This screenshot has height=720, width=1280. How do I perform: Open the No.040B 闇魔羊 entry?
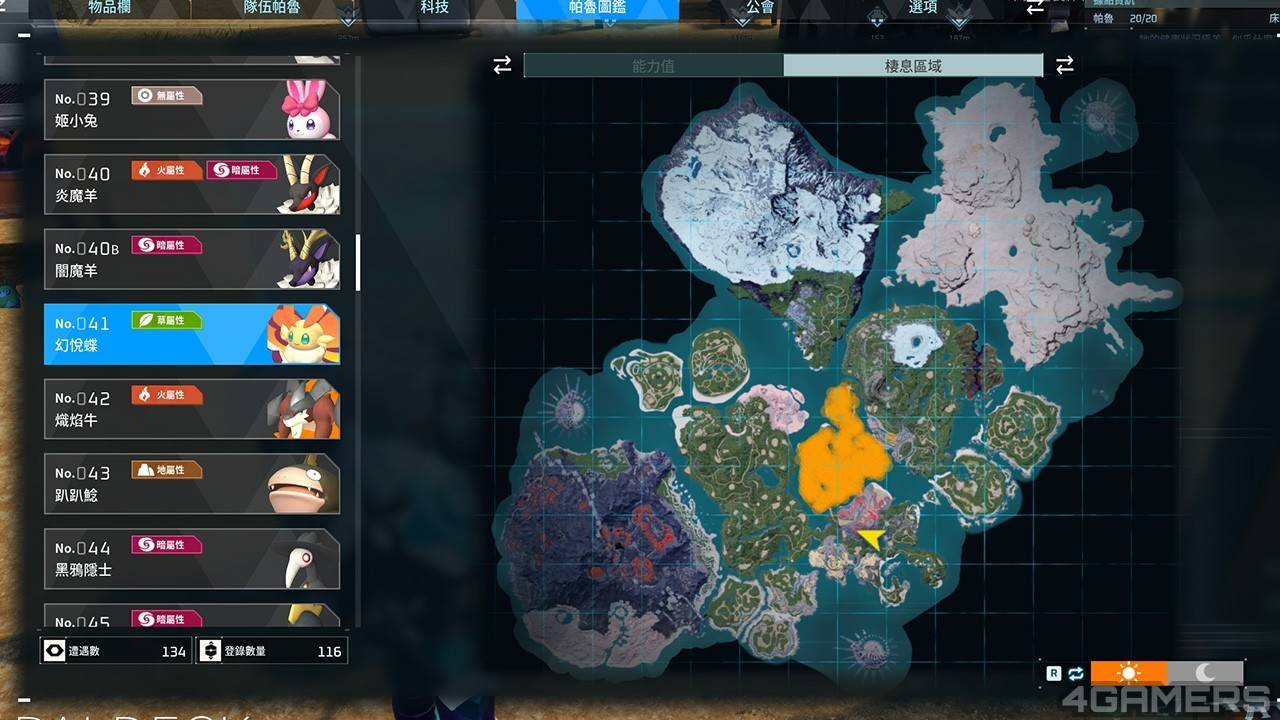(x=192, y=260)
